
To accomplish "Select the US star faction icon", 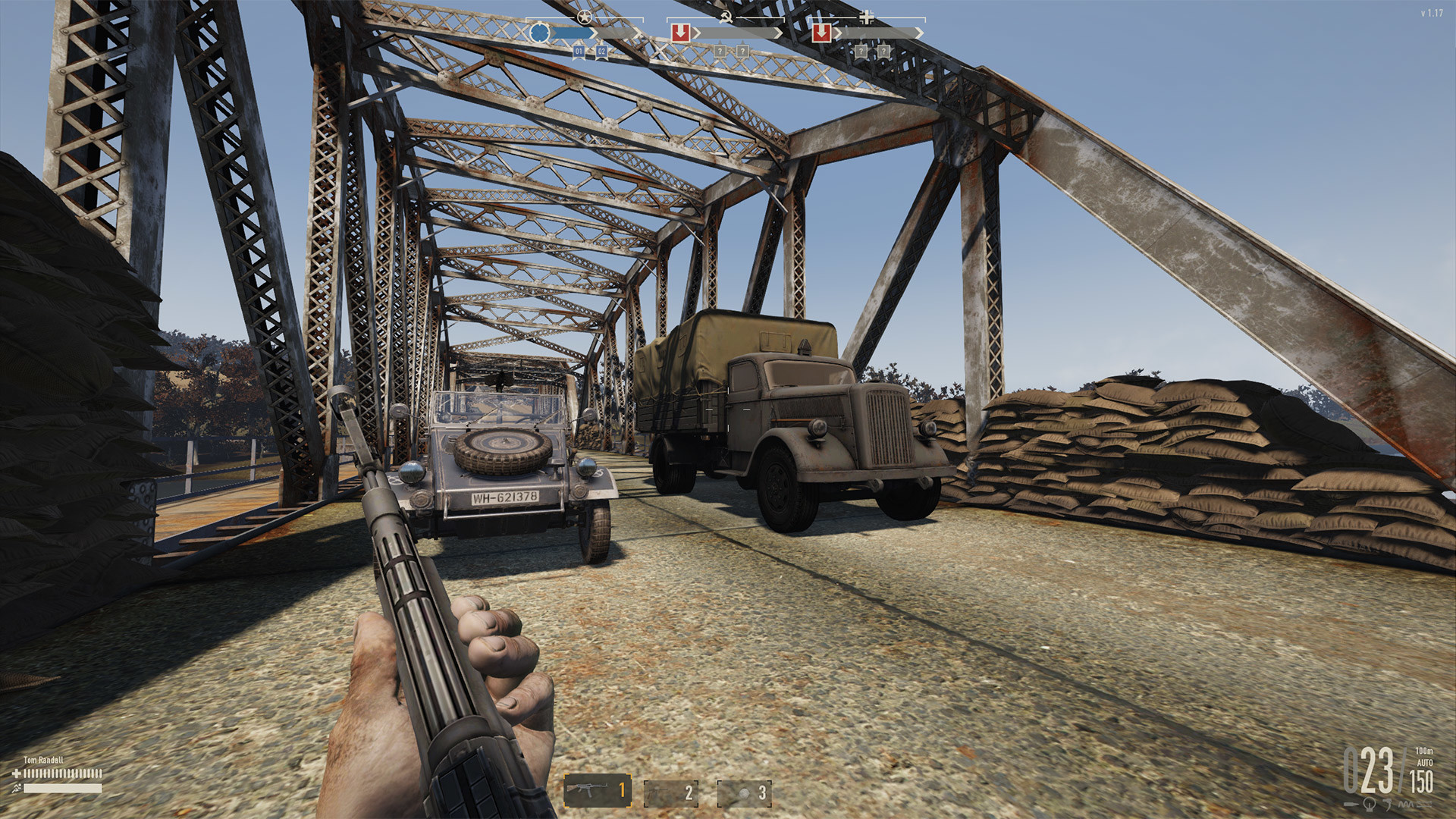I will [x=583, y=16].
